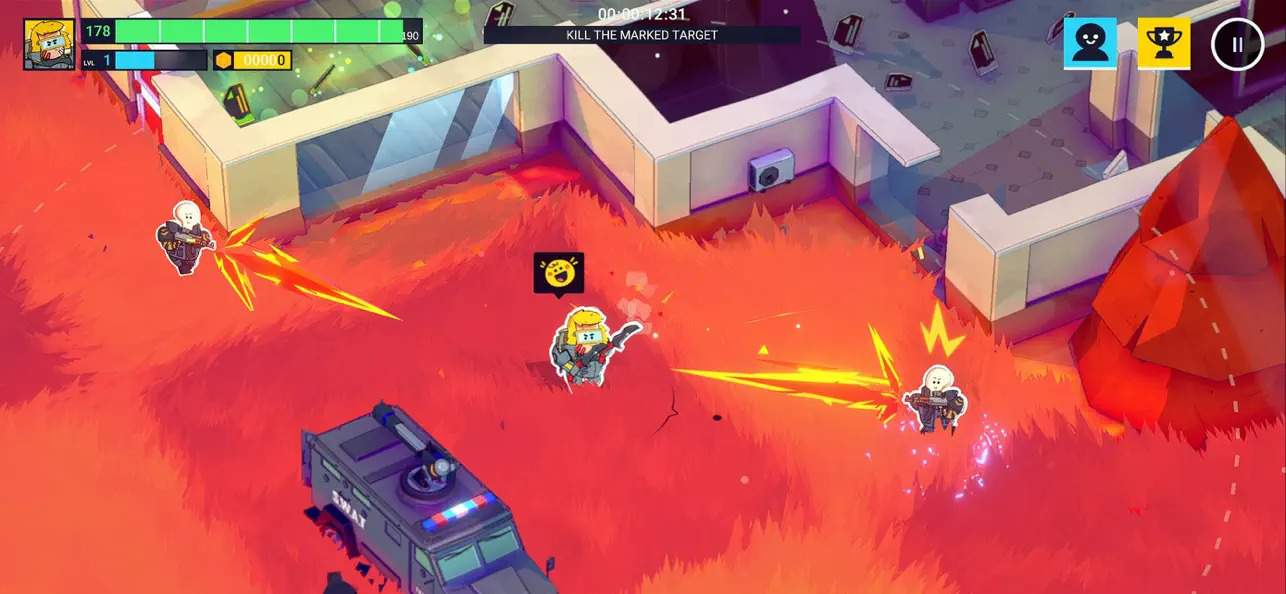Select the Kill the Marked Target objective banner
1286x594 pixels.
[x=642, y=35]
